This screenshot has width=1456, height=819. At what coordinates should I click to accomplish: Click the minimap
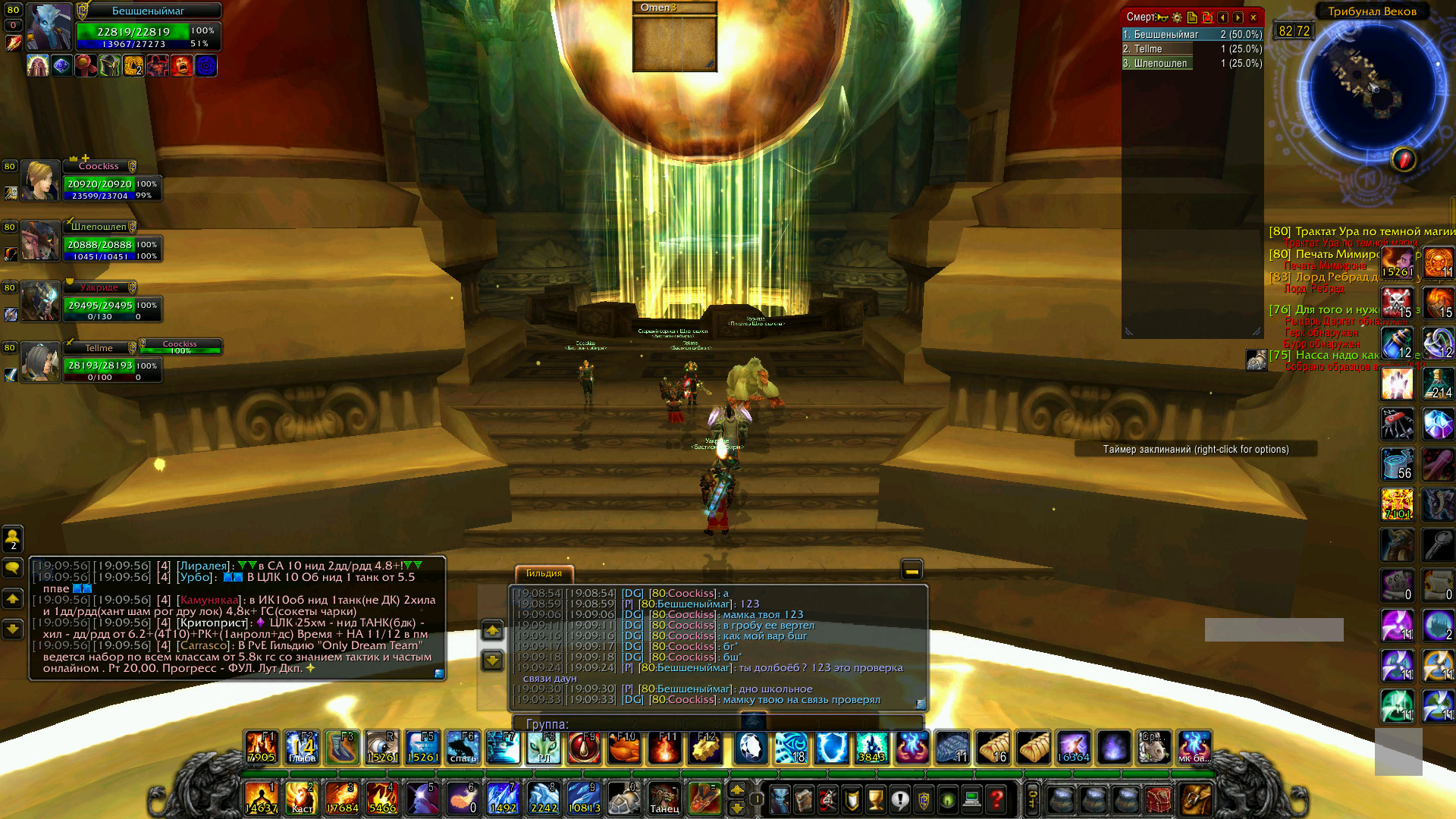coord(1371,85)
